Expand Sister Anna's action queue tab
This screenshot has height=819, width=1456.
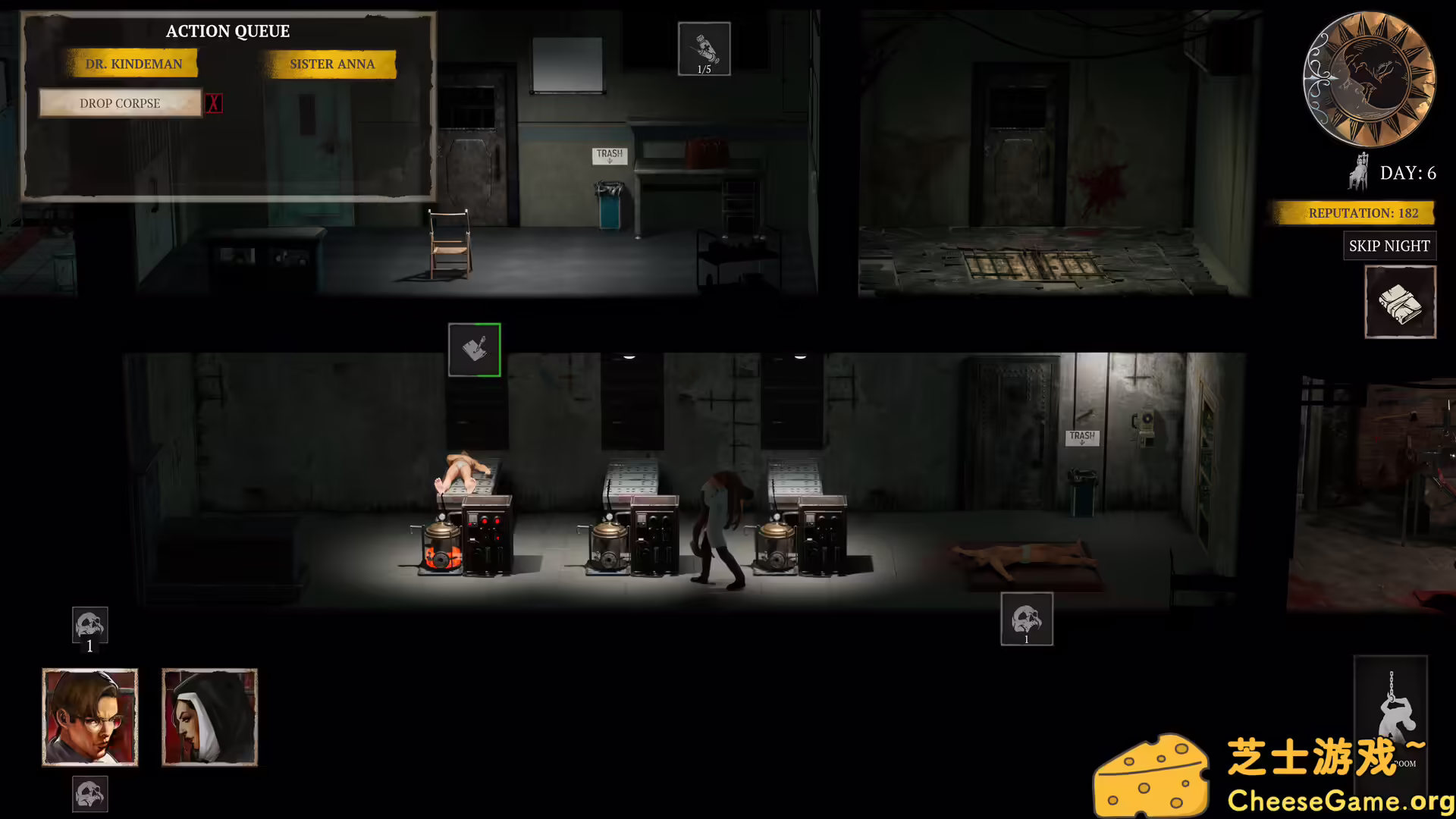coord(331,64)
